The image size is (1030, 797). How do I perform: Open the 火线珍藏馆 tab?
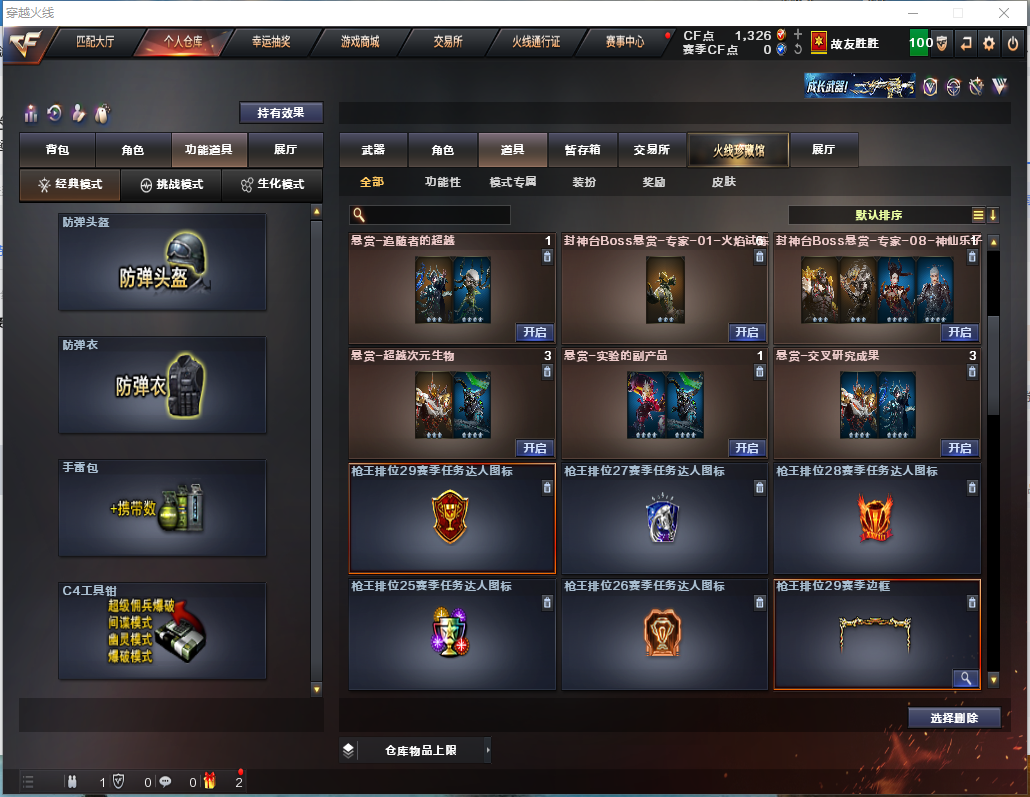pyautogui.click(x=738, y=150)
